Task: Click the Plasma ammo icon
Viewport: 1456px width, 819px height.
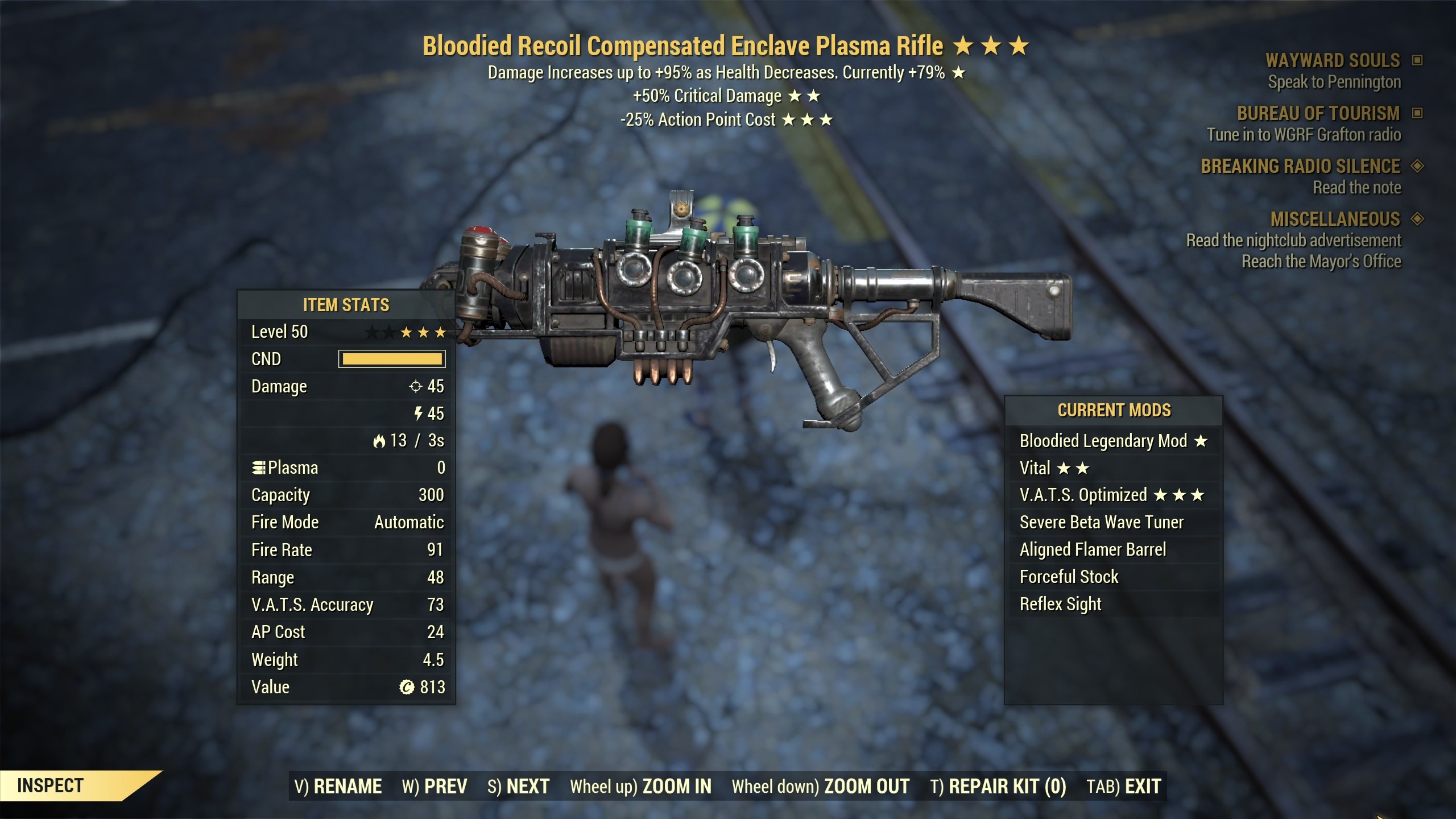Action: coord(260,468)
